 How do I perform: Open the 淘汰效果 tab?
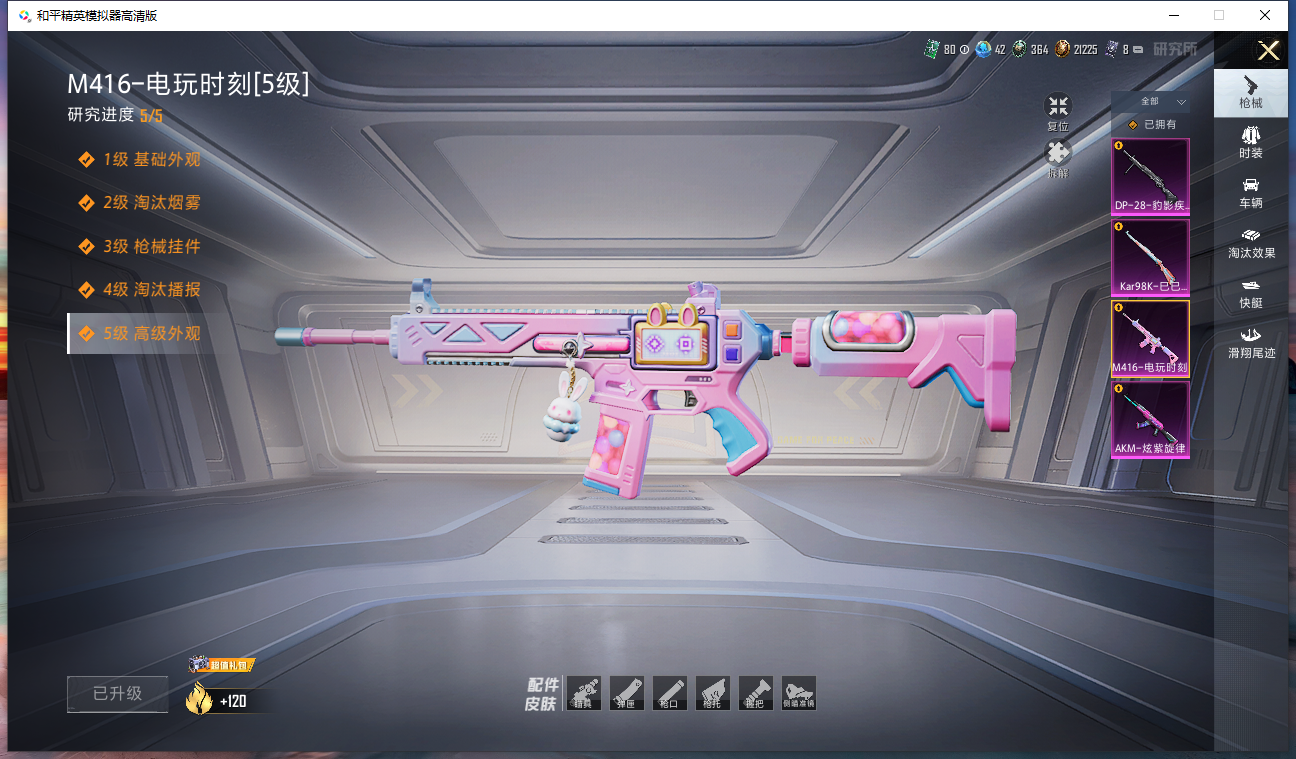(1250, 242)
